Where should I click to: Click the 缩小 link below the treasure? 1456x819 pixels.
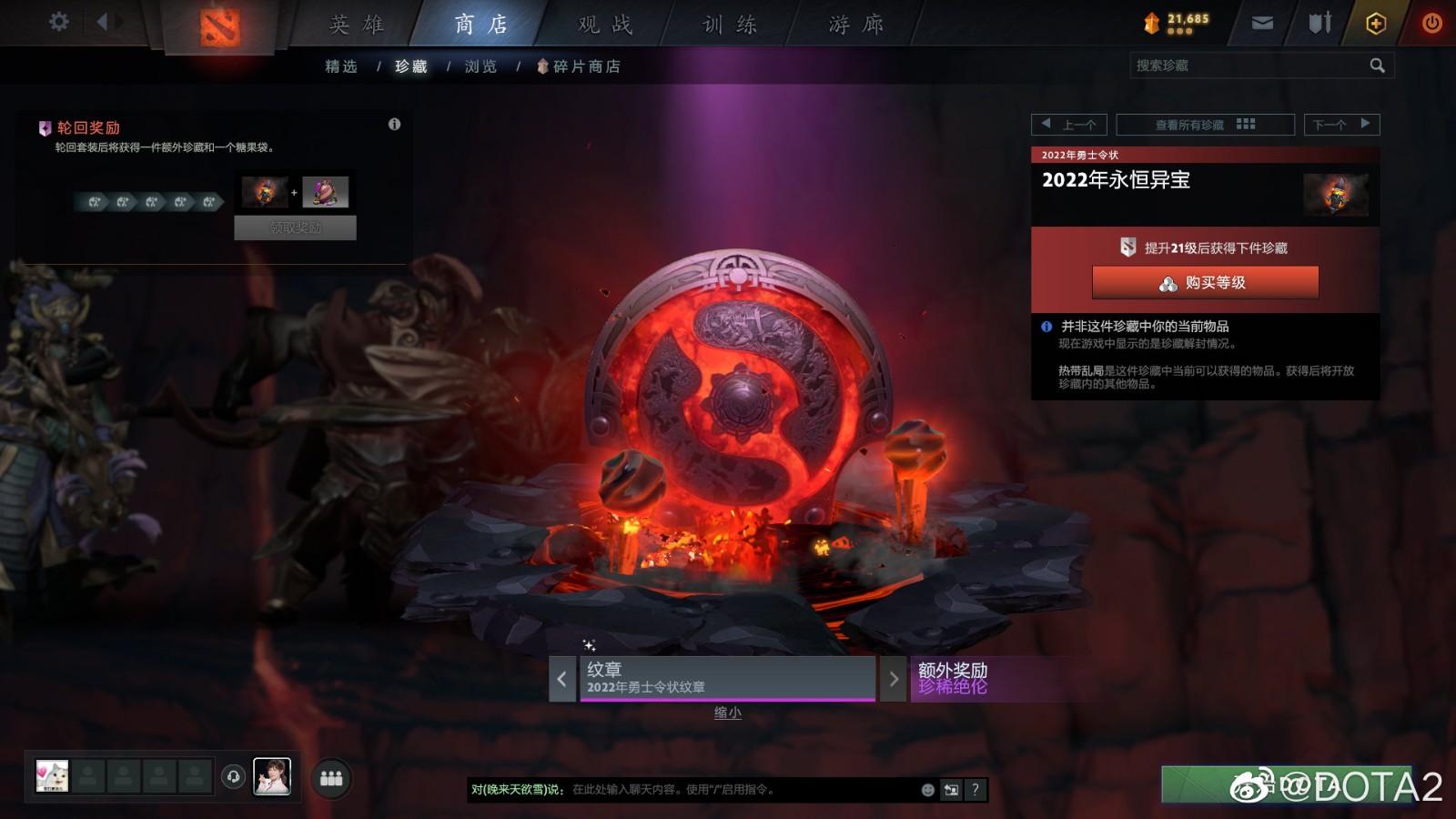point(728,713)
